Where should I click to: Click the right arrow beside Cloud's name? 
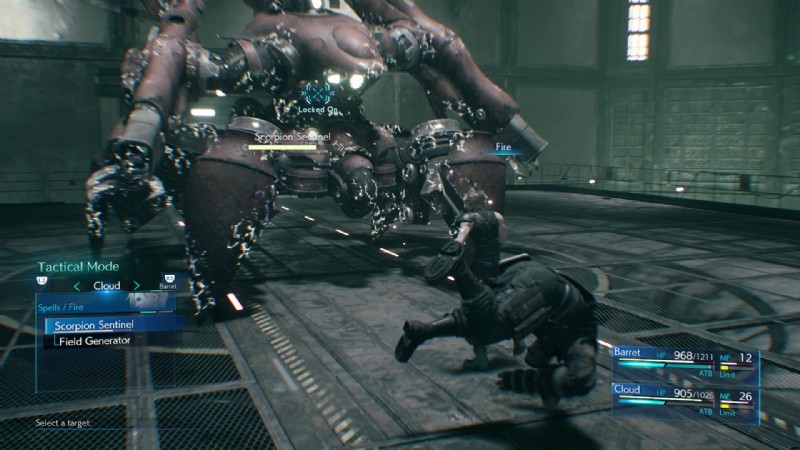136,286
